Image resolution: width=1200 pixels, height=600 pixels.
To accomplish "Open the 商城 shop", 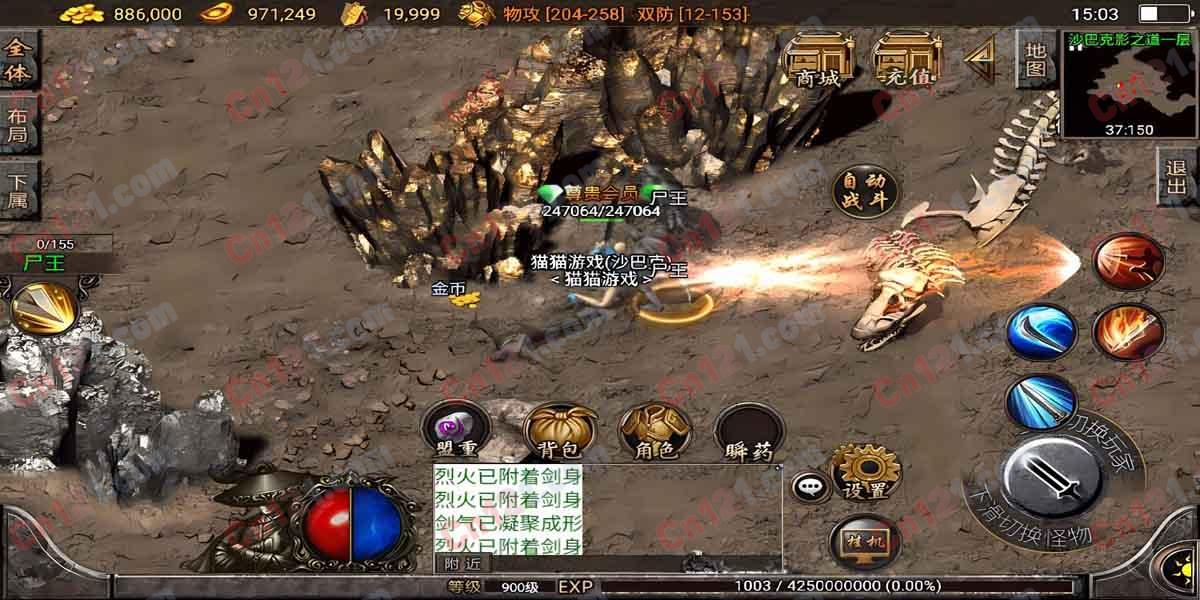I will [x=817, y=60].
